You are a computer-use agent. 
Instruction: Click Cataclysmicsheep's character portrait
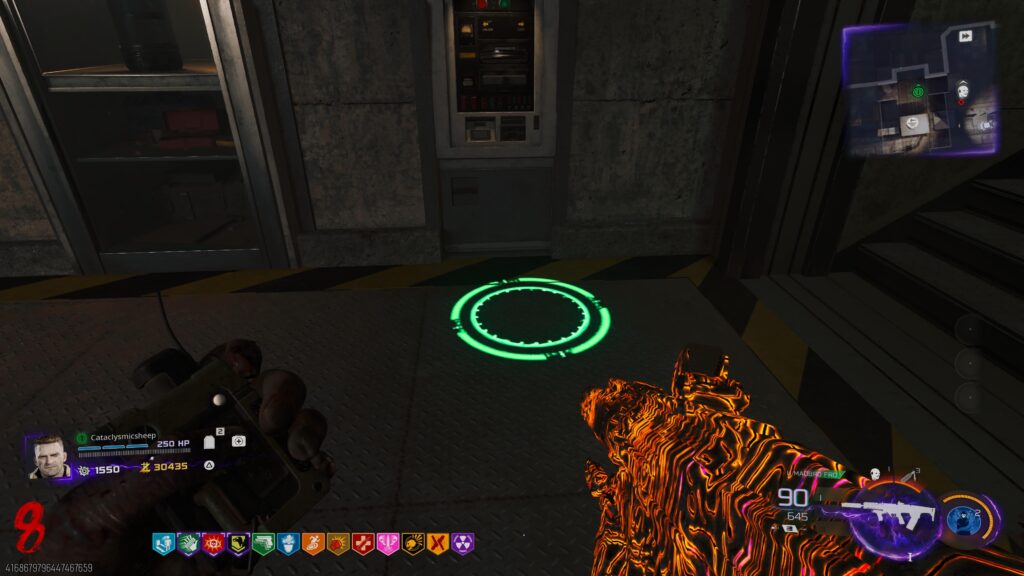[49, 458]
